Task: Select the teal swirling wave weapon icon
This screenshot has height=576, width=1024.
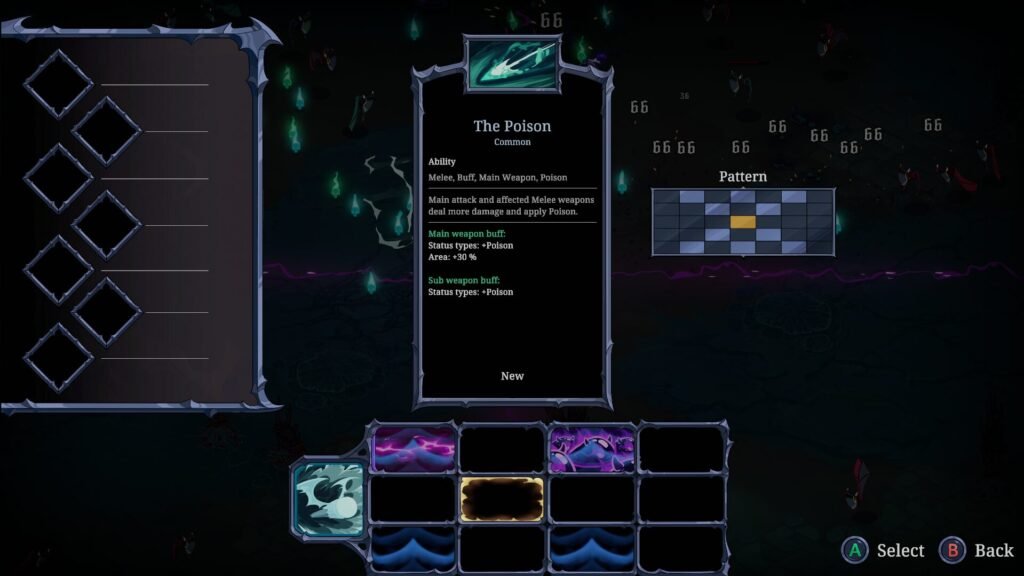Action: click(328, 497)
